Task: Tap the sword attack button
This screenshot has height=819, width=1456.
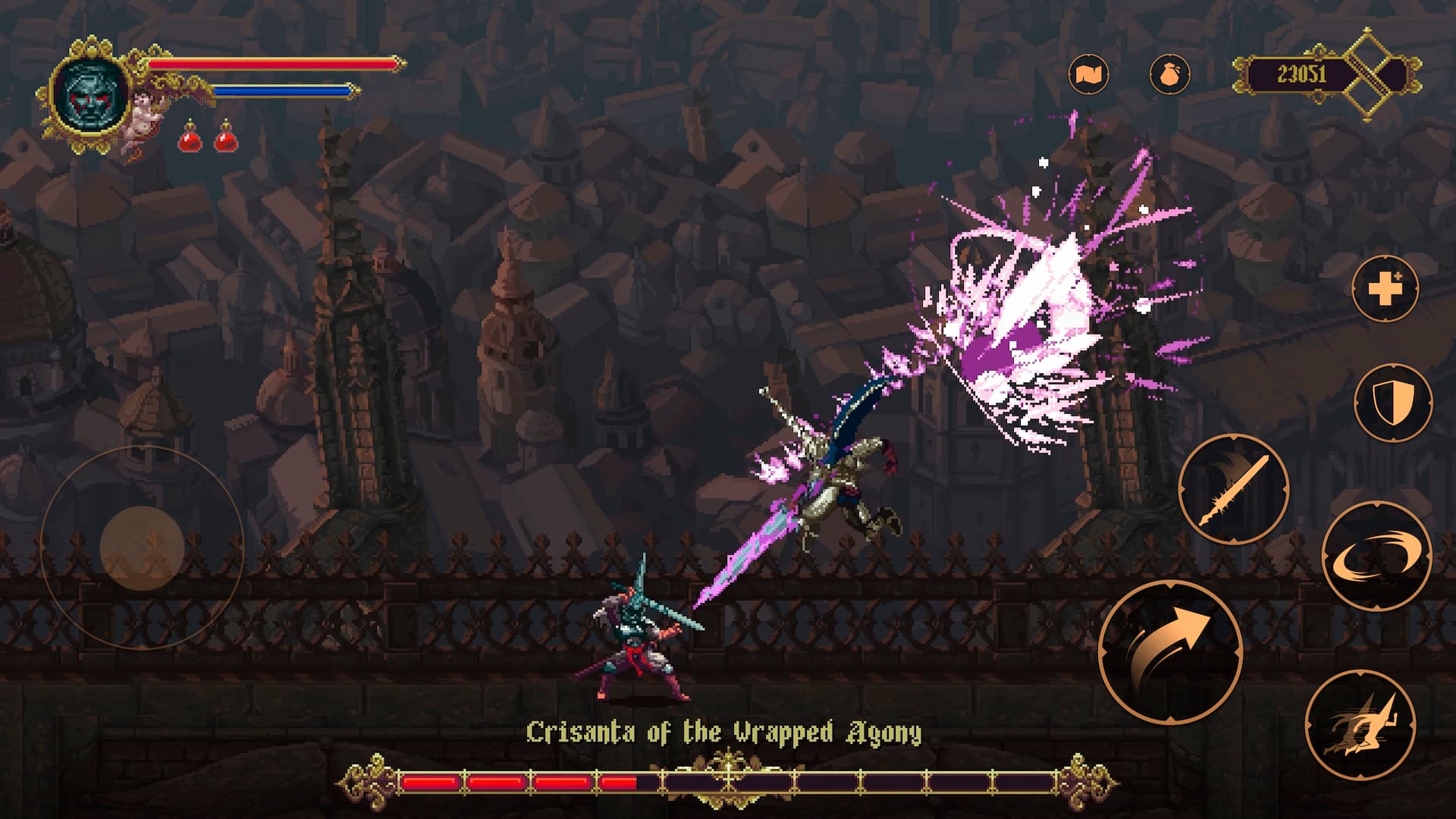Action: coord(1234,489)
